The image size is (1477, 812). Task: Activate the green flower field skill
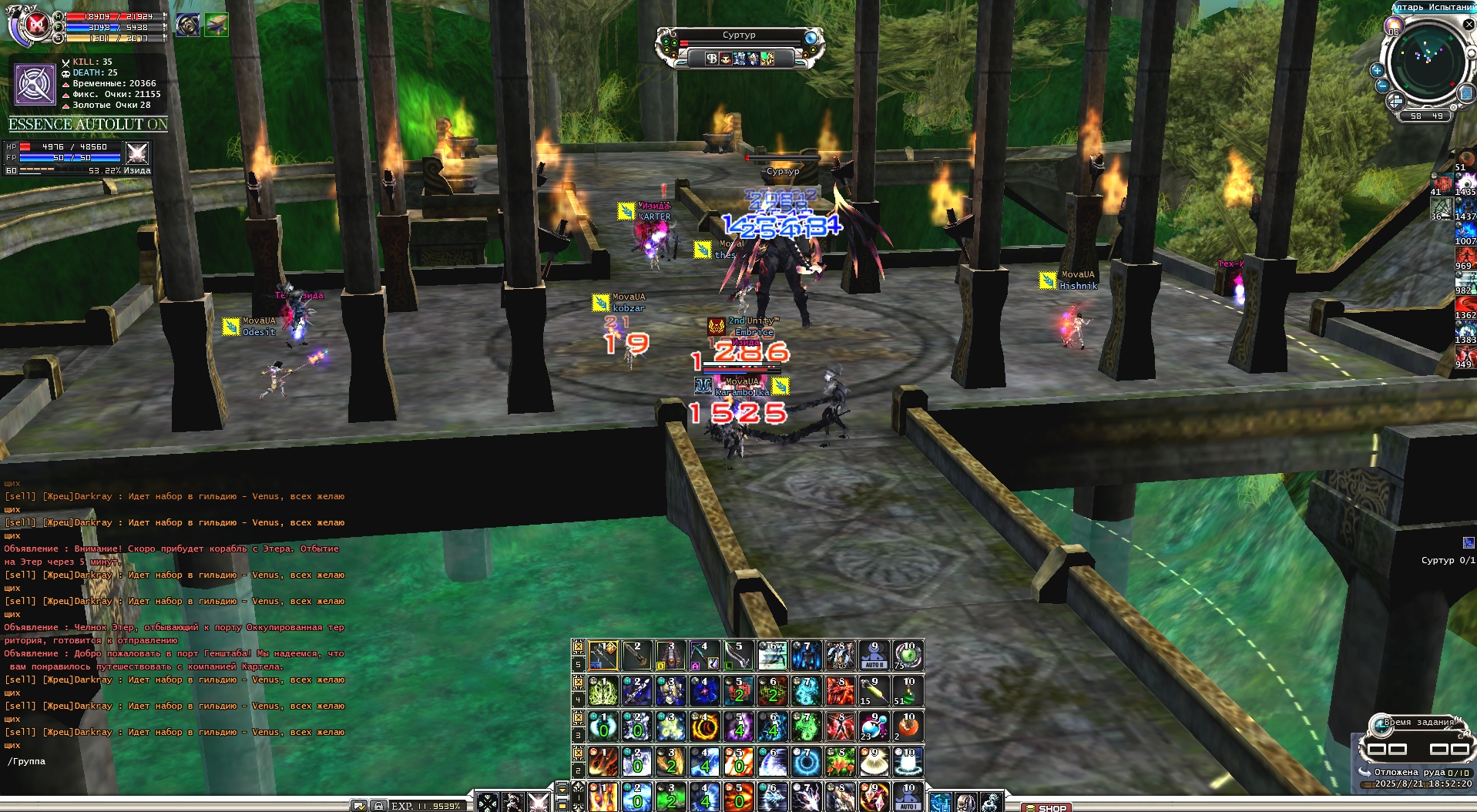pyautogui.click(x=840, y=762)
